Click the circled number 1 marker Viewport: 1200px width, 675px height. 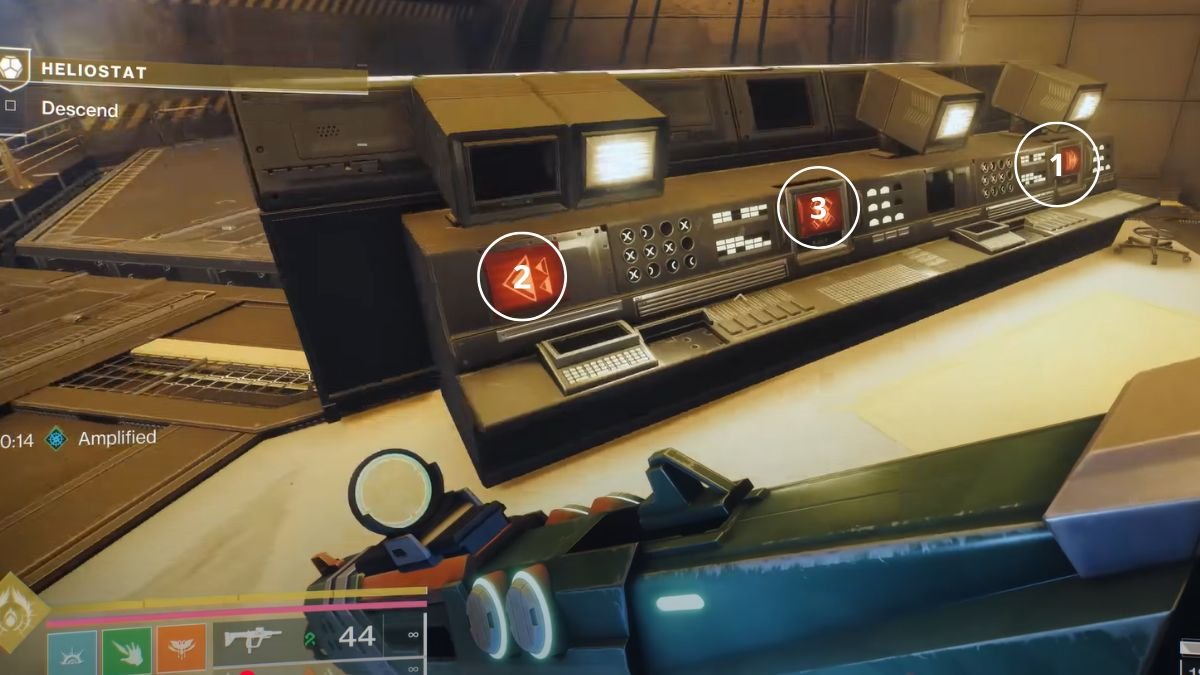tap(1056, 164)
